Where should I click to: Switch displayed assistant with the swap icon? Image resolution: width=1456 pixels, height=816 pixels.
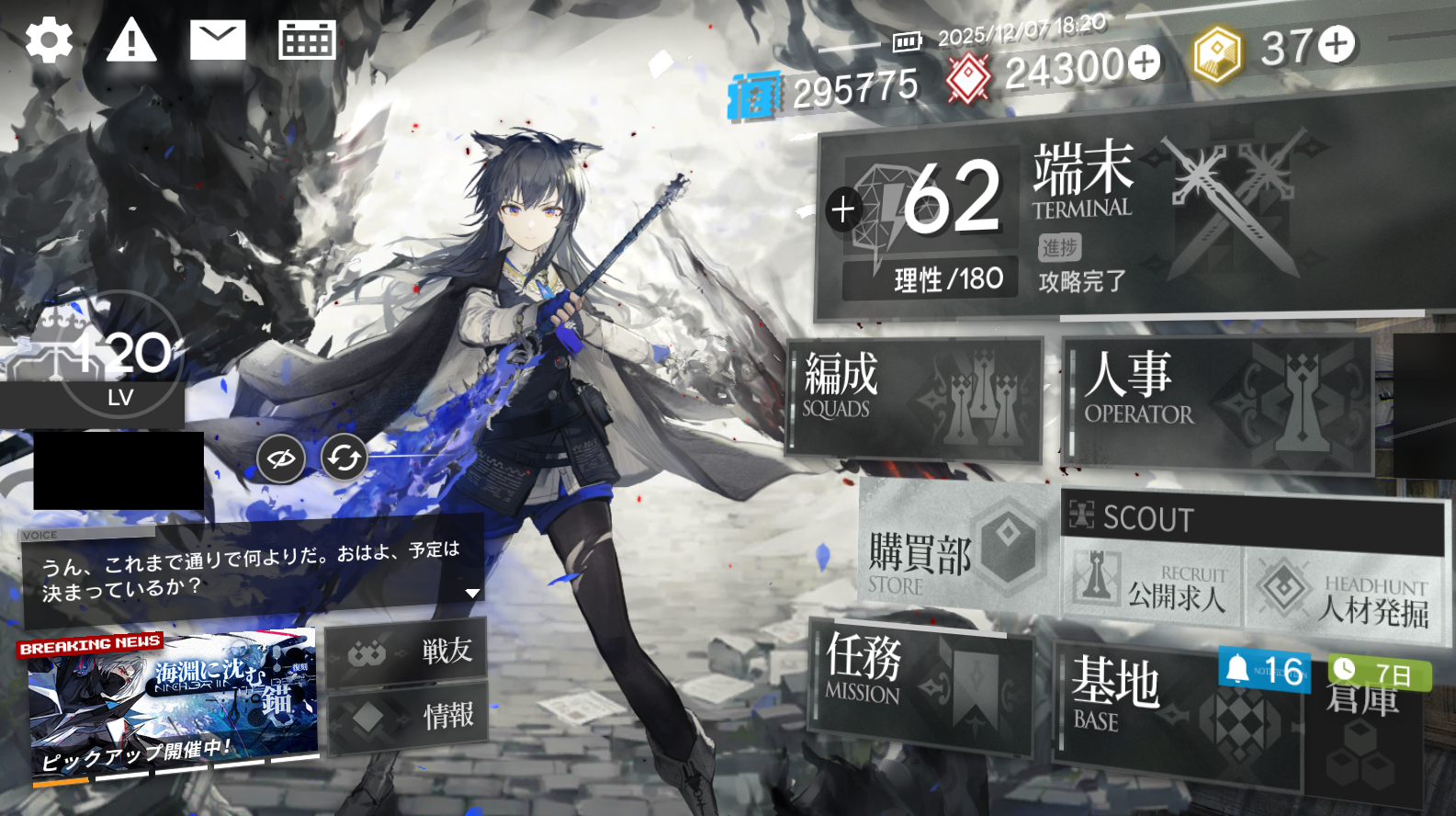coord(344,458)
